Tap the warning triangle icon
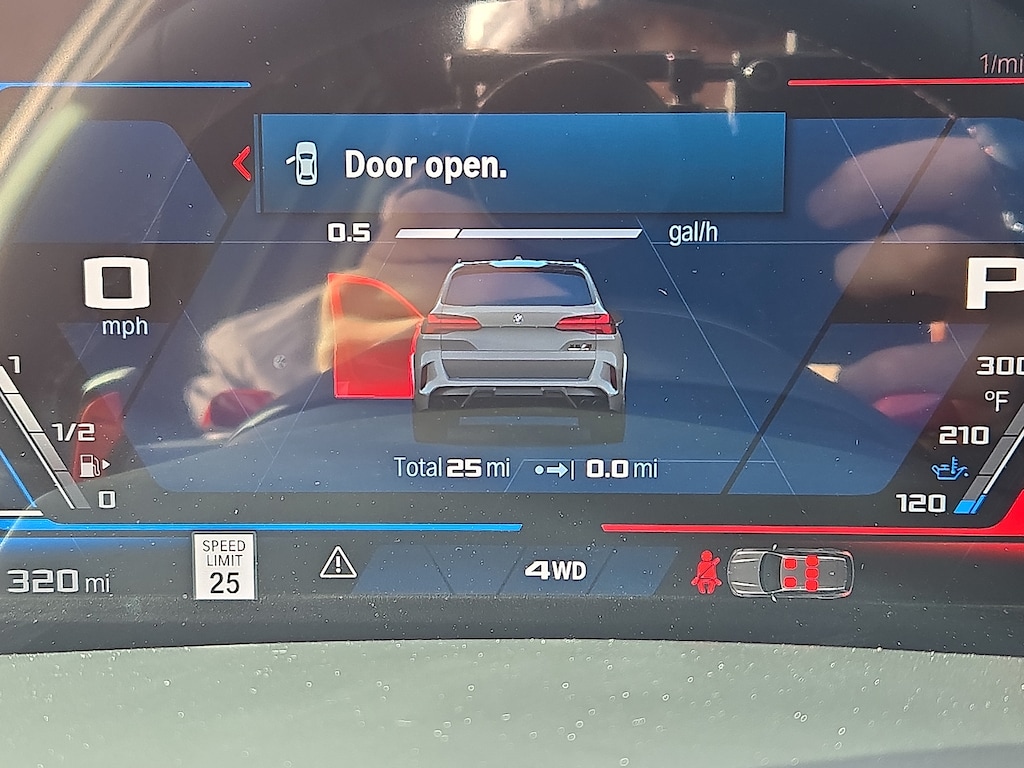Viewport: 1024px width, 768px height. tap(338, 564)
